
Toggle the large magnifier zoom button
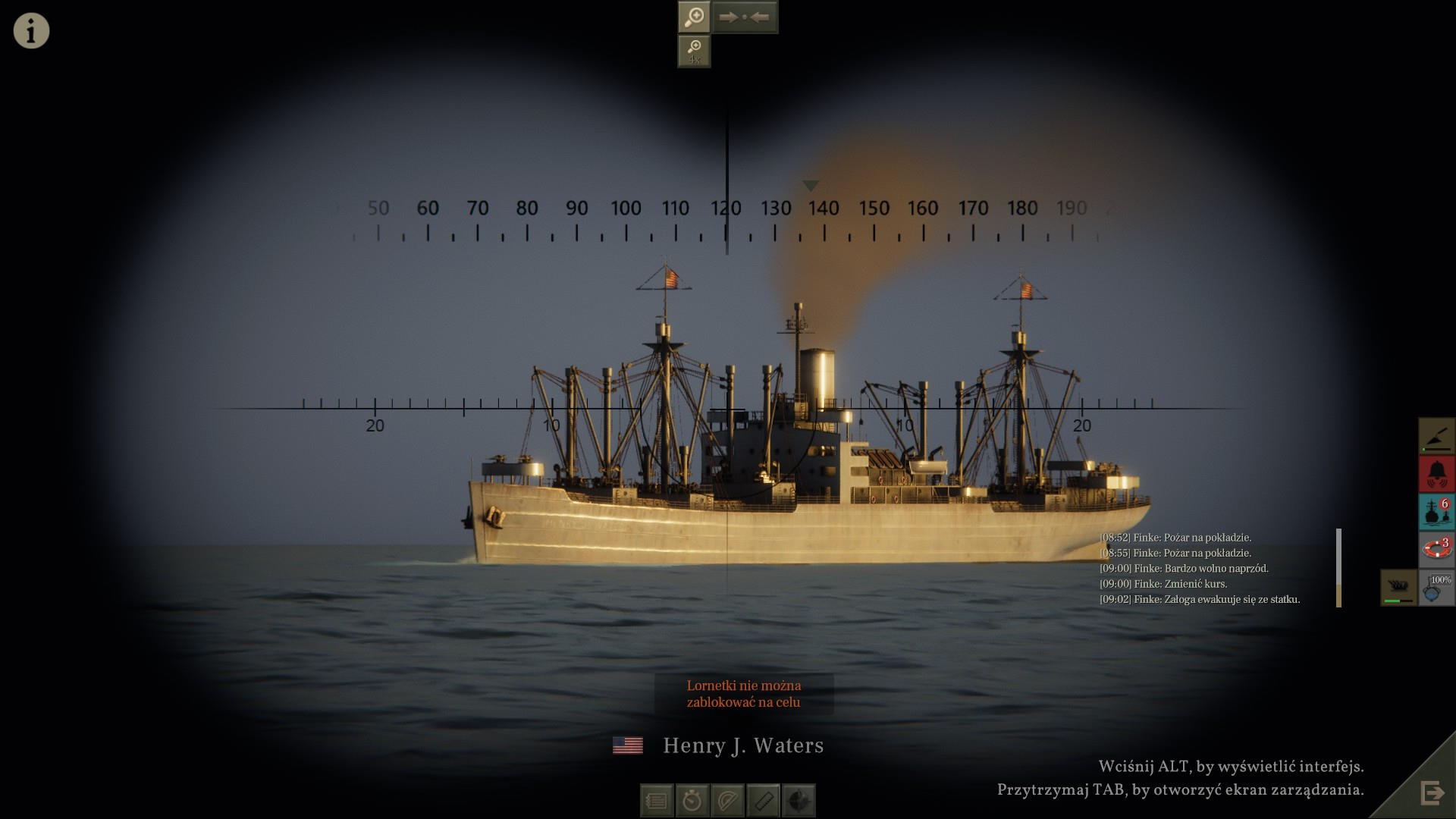pyautogui.click(x=694, y=17)
